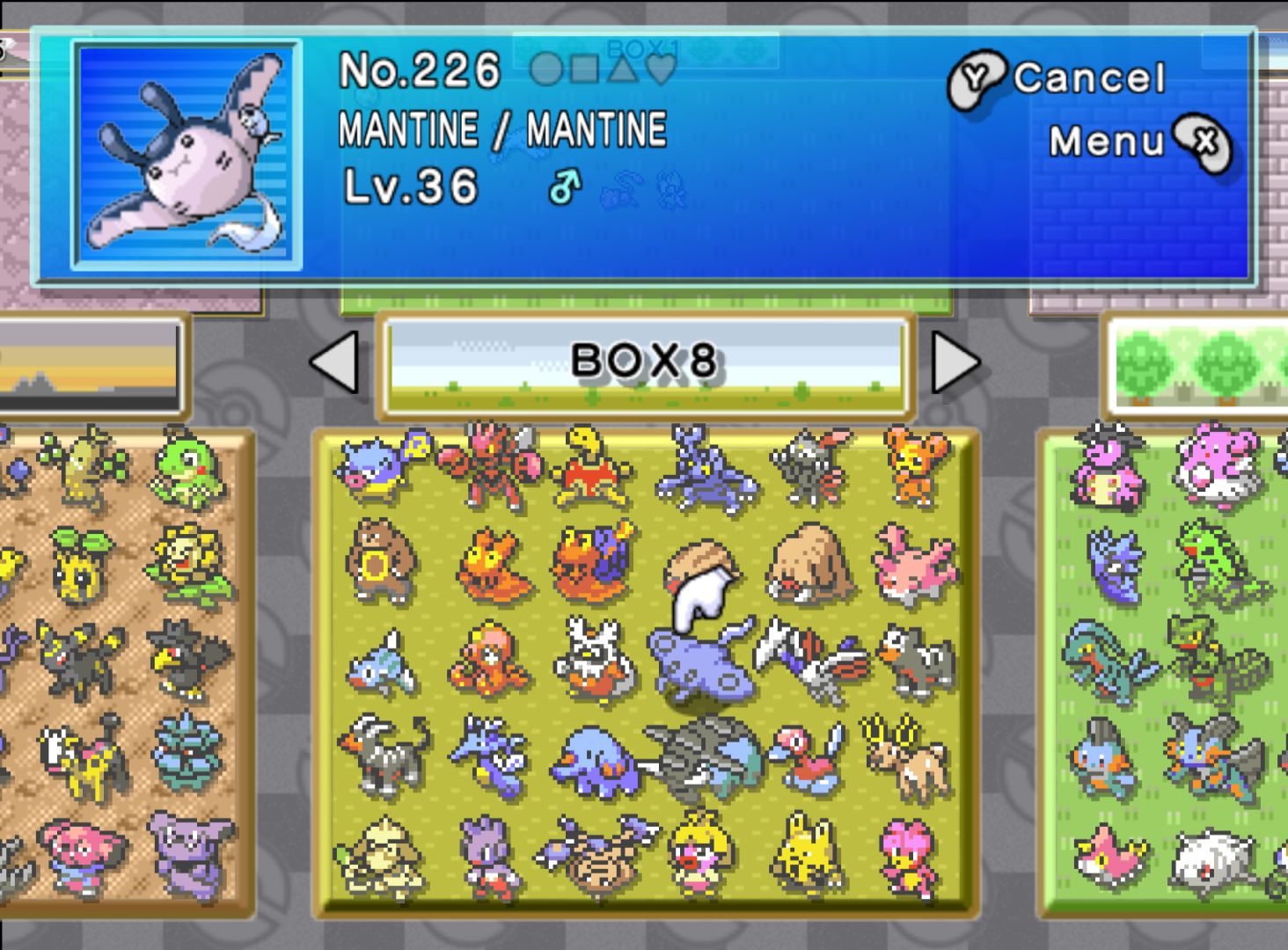Click the BOX 8 name banner
The width and height of the screenshot is (1288, 950).
point(645,362)
